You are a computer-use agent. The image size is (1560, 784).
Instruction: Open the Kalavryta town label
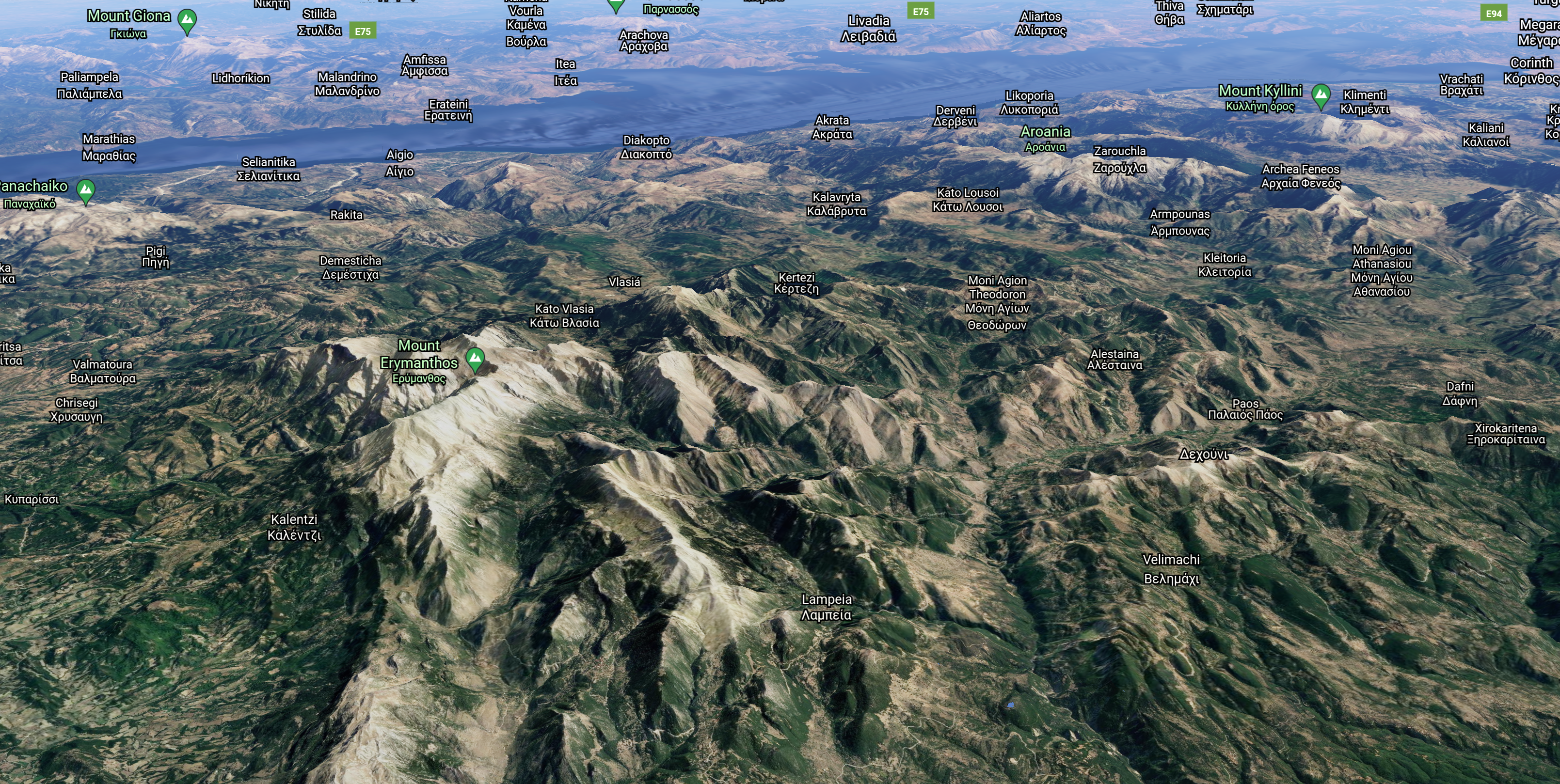pos(836,204)
